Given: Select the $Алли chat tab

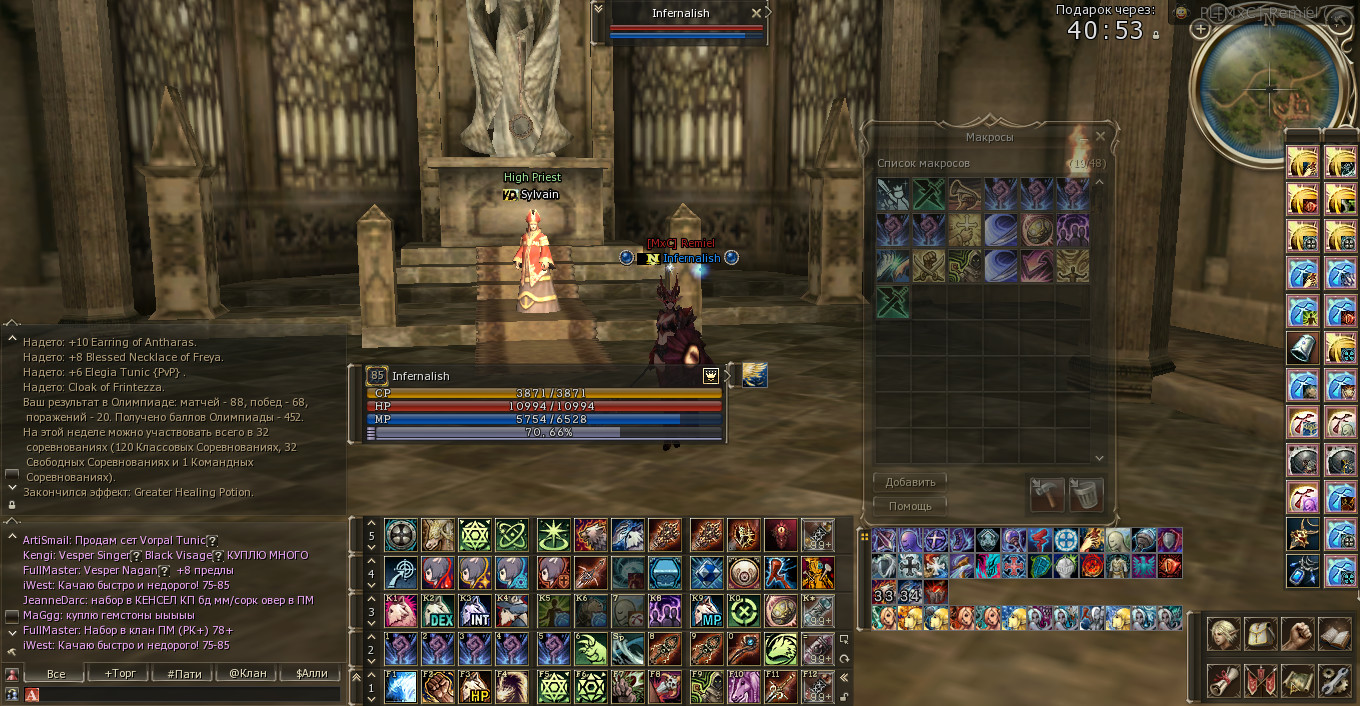Looking at the screenshot, I should 312,673.
